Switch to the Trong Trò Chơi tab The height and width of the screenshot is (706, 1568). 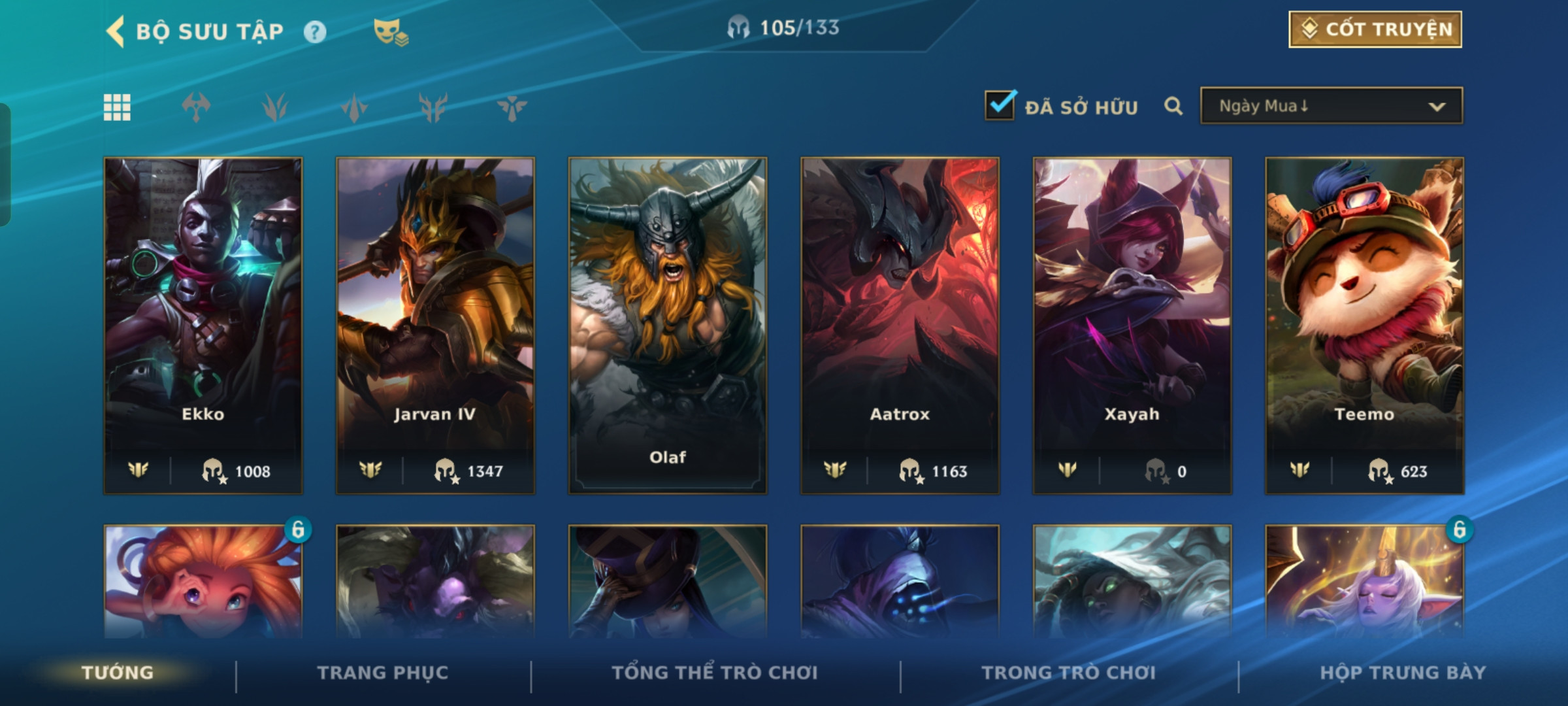[1069, 673]
